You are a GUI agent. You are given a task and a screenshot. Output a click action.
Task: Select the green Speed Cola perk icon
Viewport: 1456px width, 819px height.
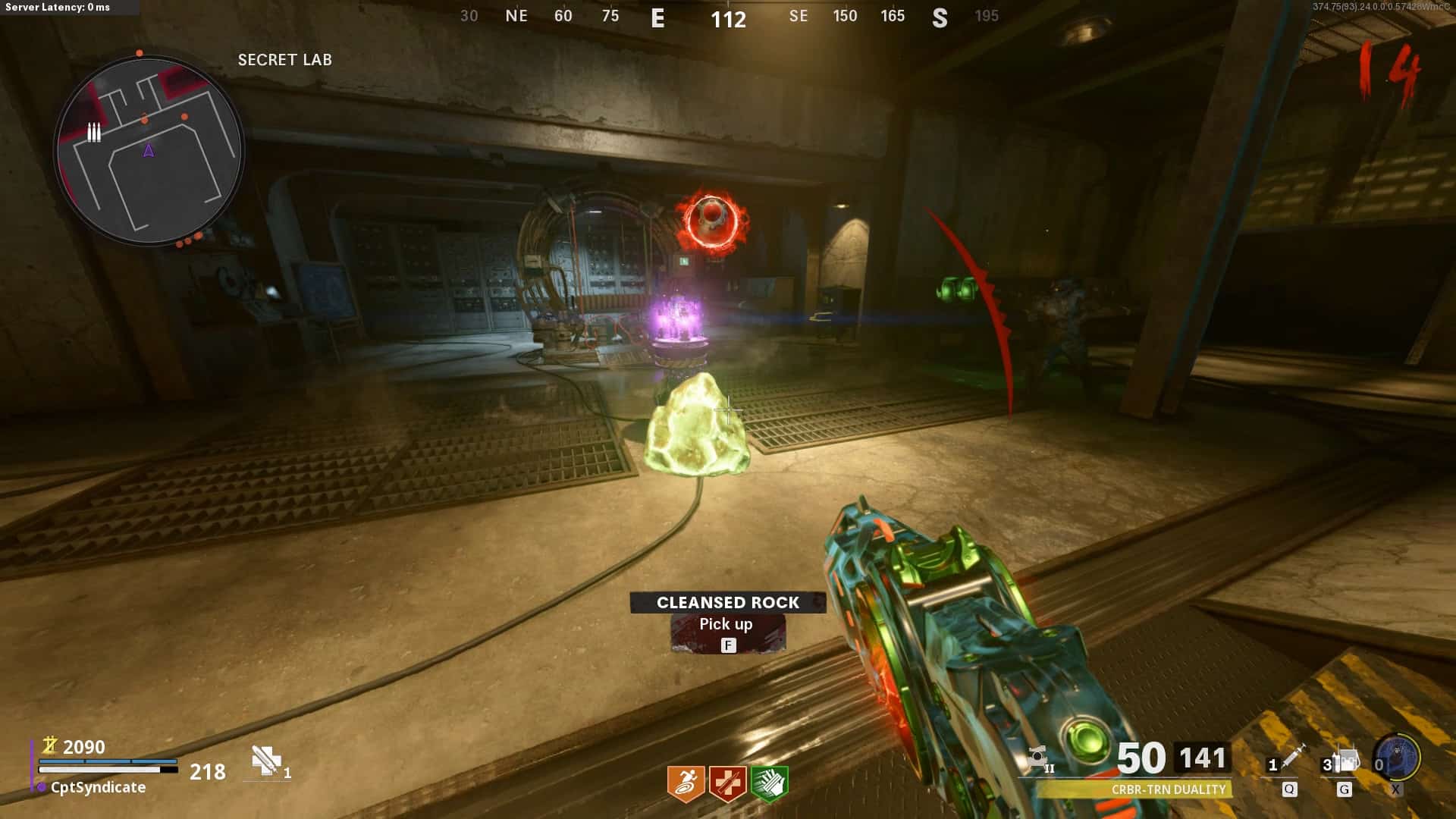point(769,783)
